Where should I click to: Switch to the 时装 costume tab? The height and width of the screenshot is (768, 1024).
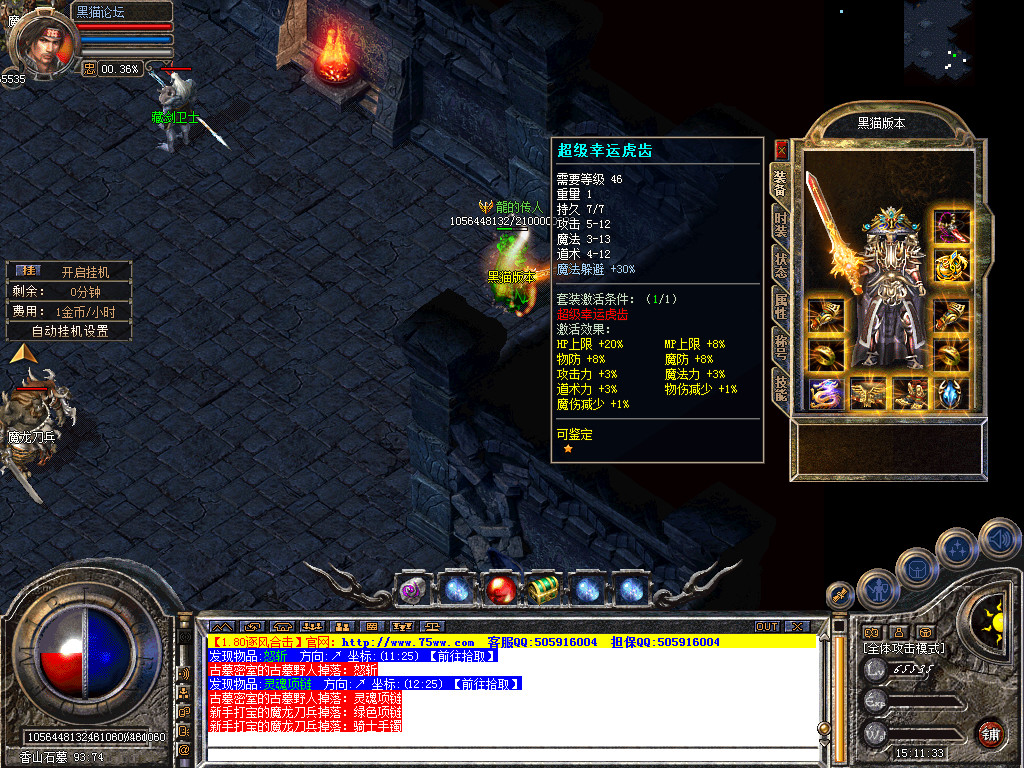point(781,226)
